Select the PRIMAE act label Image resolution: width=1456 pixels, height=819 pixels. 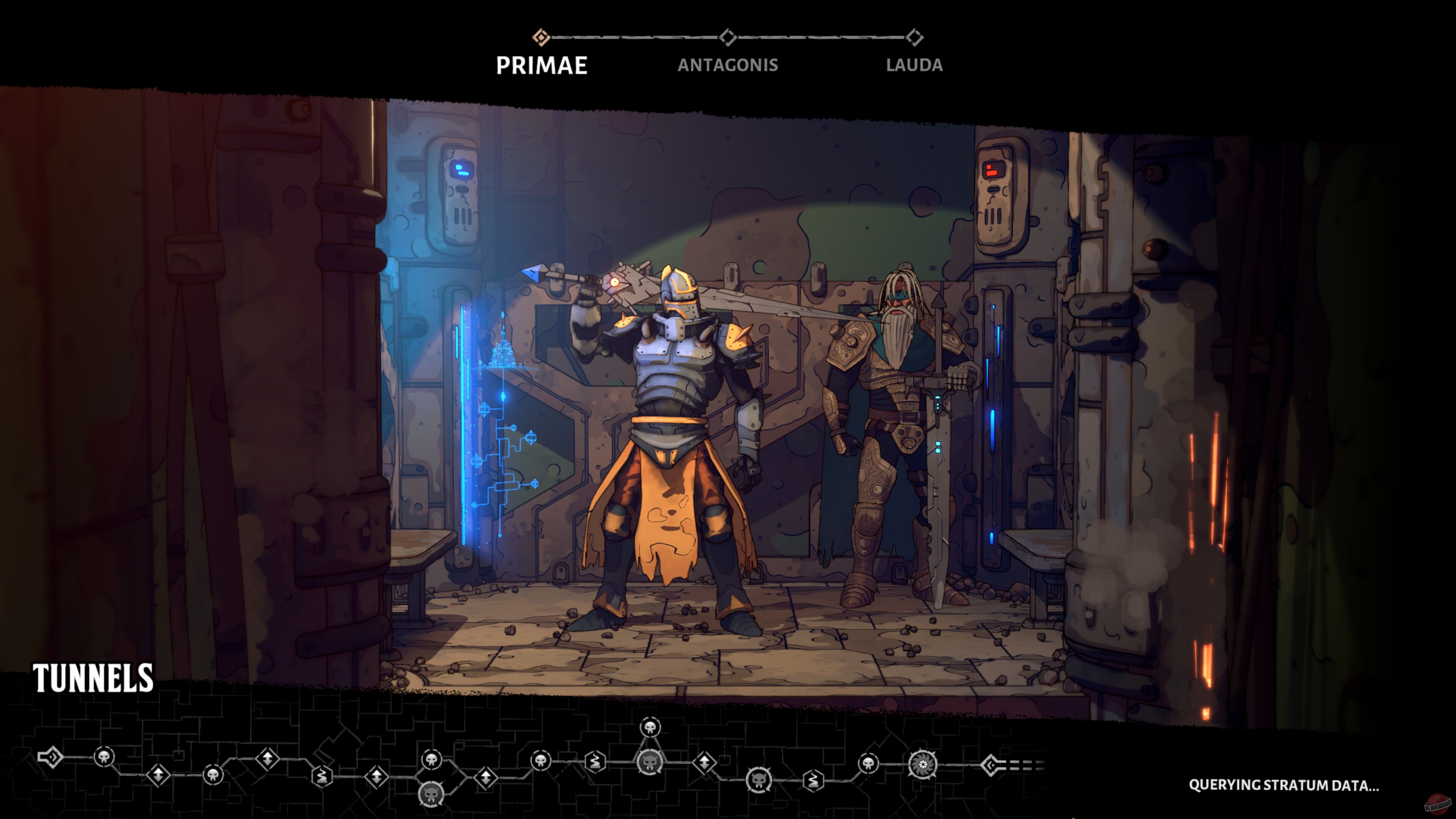(x=541, y=65)
